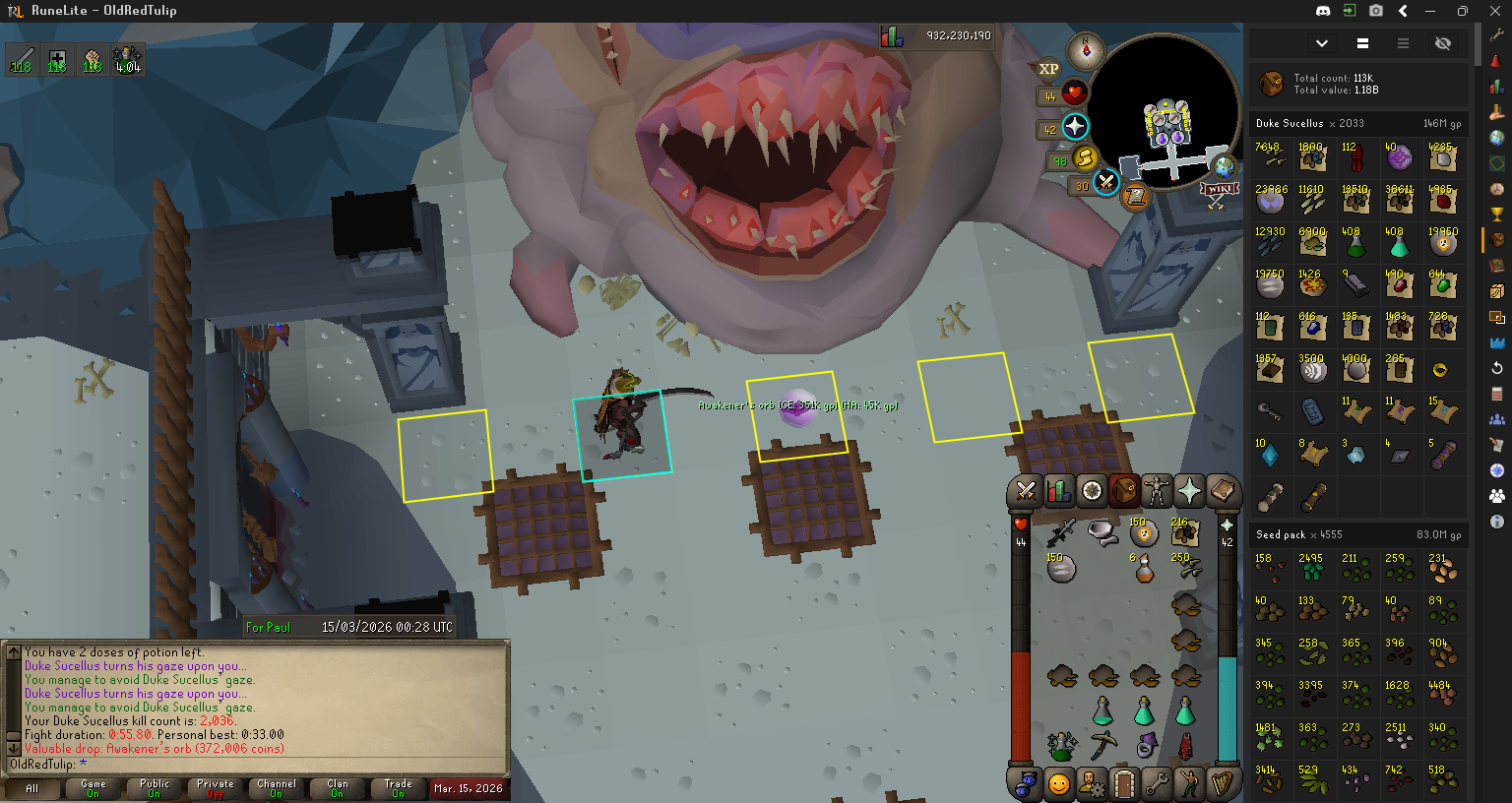Screen dimensions: 1512x803
Task: Open the Logout door tab
Action: 1124,784
